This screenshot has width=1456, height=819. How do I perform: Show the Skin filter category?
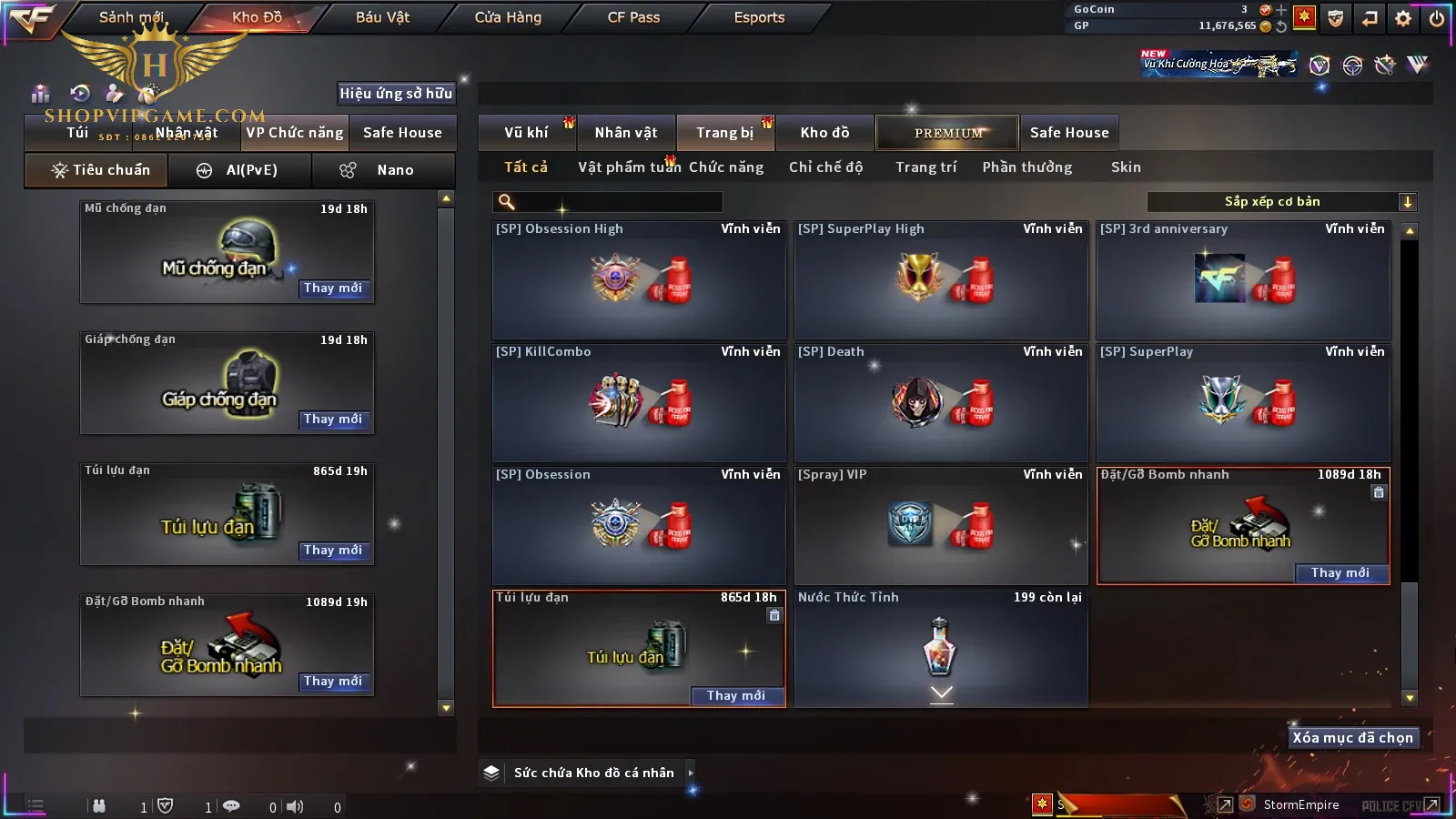pos(1126,167)
